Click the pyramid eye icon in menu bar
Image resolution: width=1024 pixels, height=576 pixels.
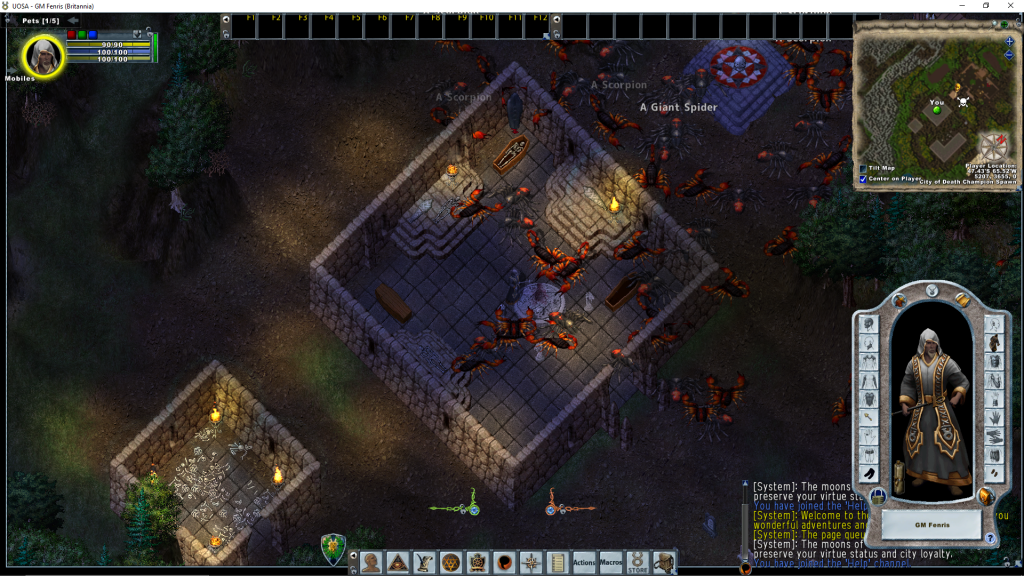(x=397, y=562)
